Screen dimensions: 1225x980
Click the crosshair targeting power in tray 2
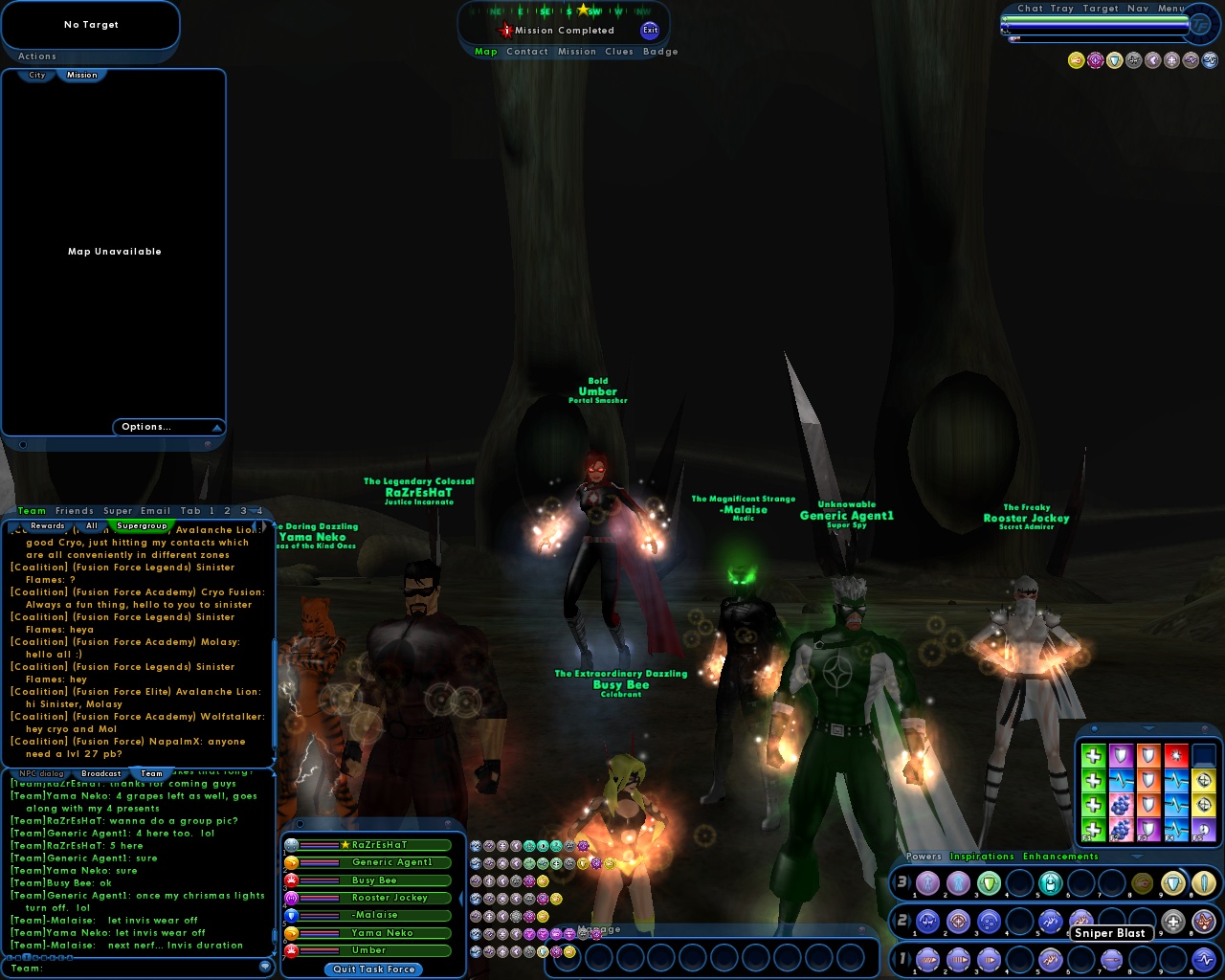(959, 922)
